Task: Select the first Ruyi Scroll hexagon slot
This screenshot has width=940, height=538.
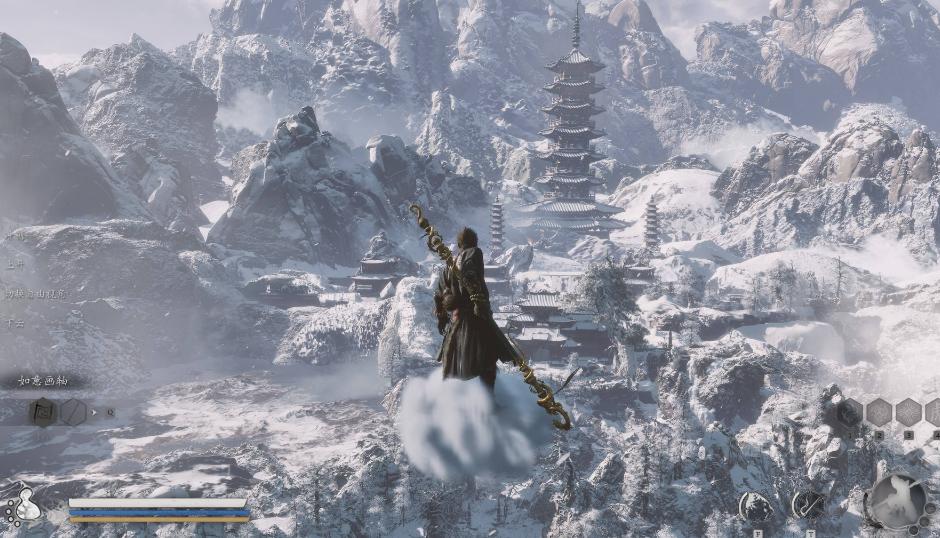Action: point(44,411)
